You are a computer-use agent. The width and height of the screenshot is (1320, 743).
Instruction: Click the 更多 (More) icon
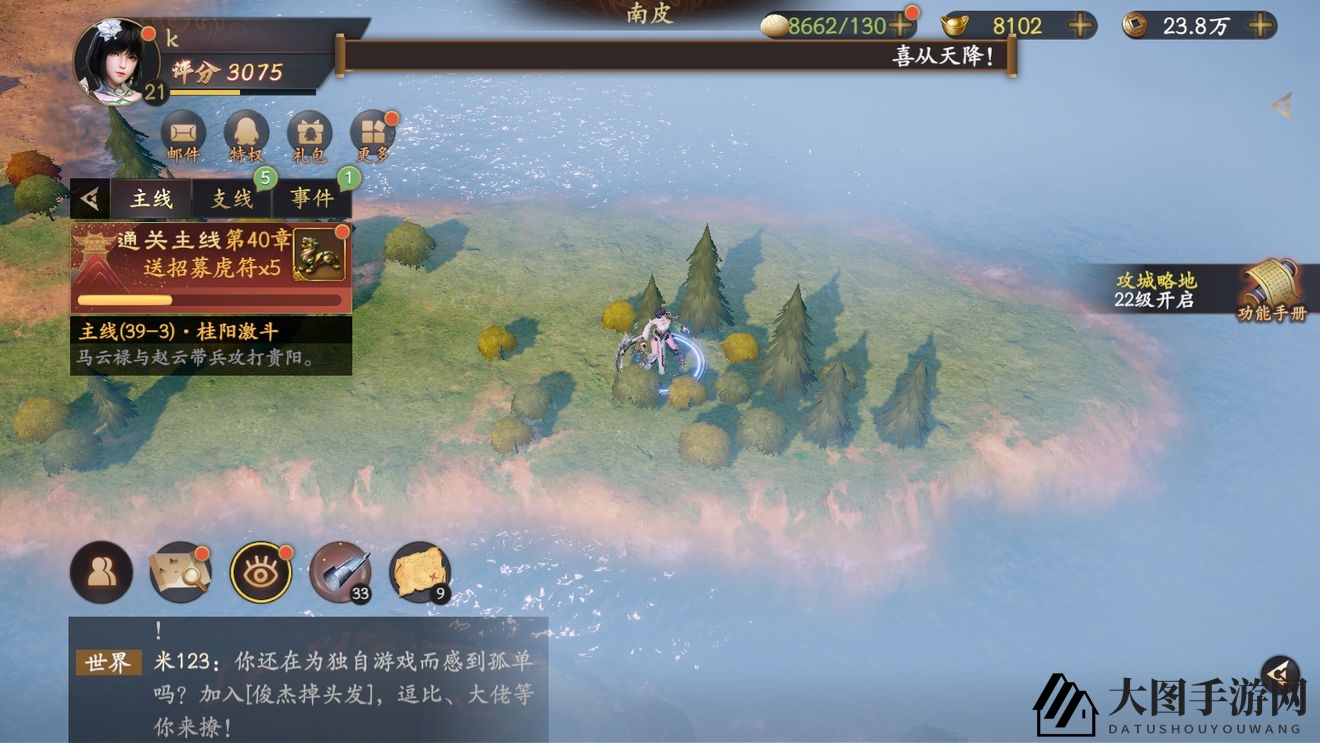click(x=372, y=133)
